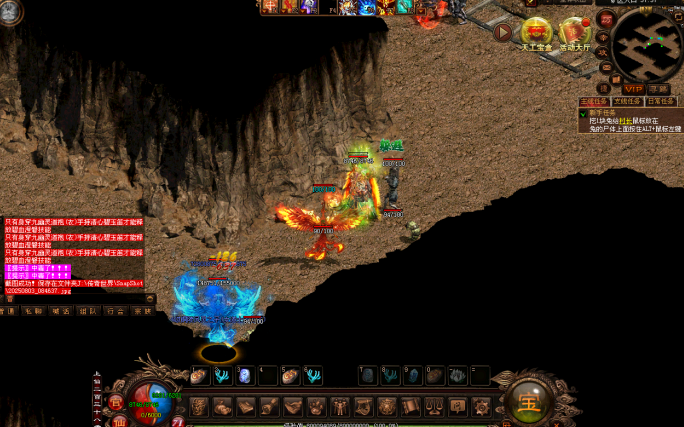Open the 活动大厅 event hall
This screenshot has width=684, height=427.
tap(574, 33)
